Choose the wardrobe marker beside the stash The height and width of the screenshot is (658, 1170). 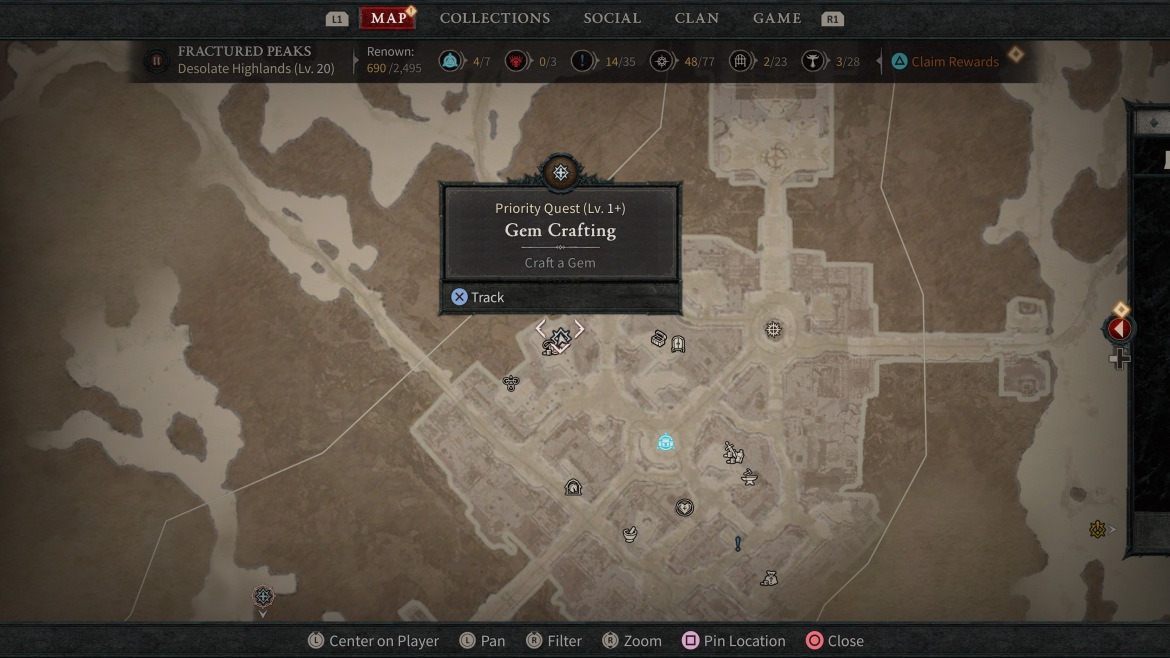pos(678,345)
